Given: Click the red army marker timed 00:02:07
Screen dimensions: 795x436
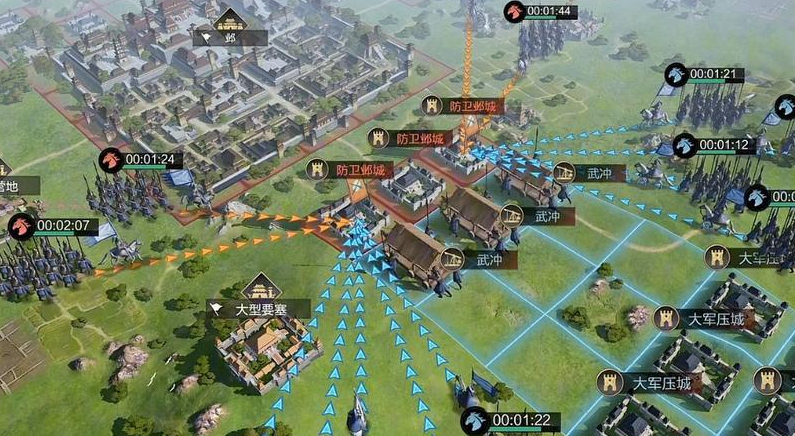Looking at the screenshot, I should [x=21, y=226].
